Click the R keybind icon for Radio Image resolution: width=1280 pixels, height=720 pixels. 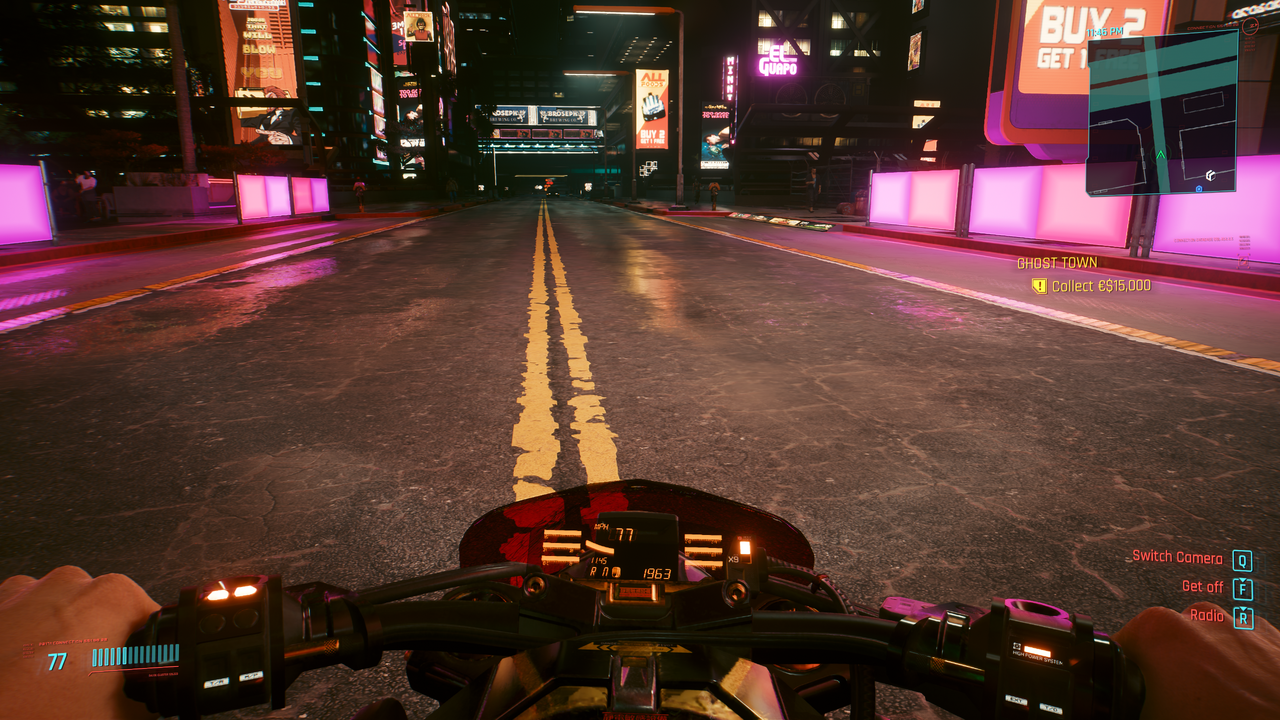(x=1243, y=616)
